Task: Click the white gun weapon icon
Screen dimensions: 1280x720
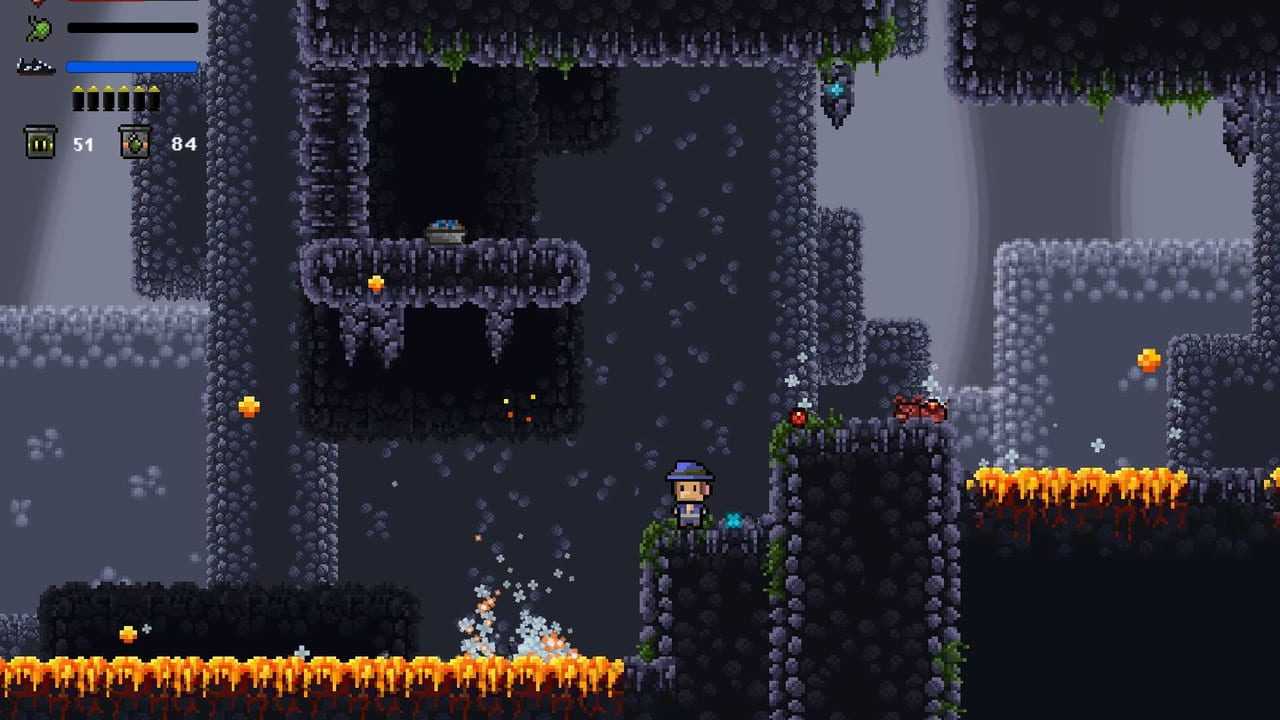Action: coord(35,67)
